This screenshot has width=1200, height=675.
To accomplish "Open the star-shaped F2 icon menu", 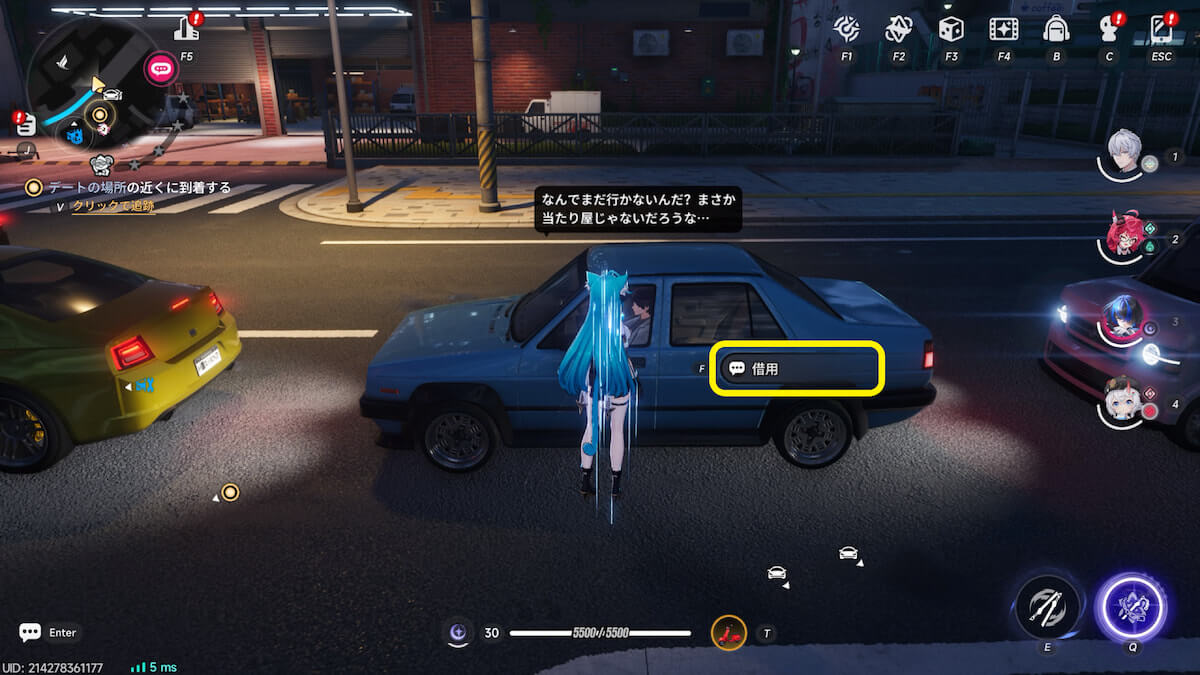I will click(898, 30).
